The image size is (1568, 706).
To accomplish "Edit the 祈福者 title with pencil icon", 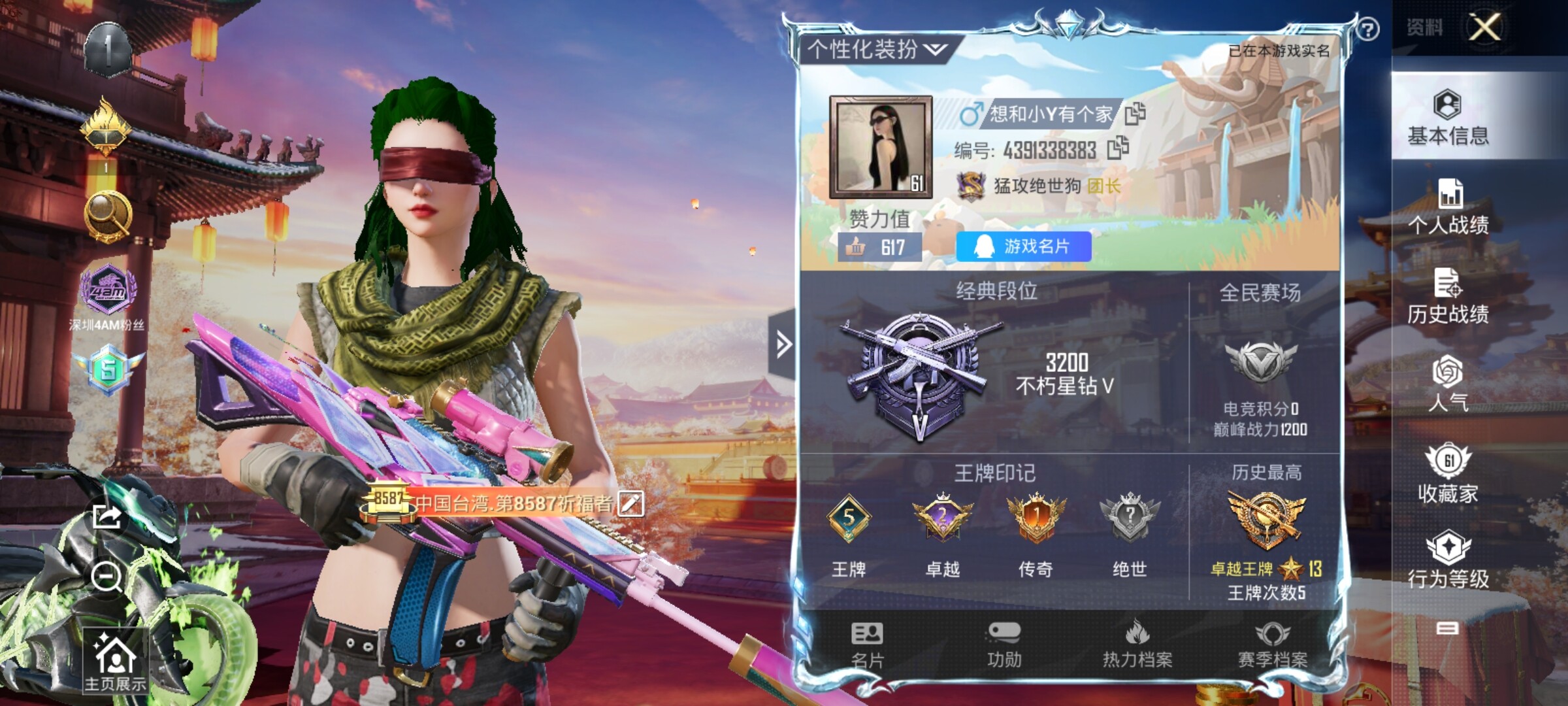I will tap(630, 503).
